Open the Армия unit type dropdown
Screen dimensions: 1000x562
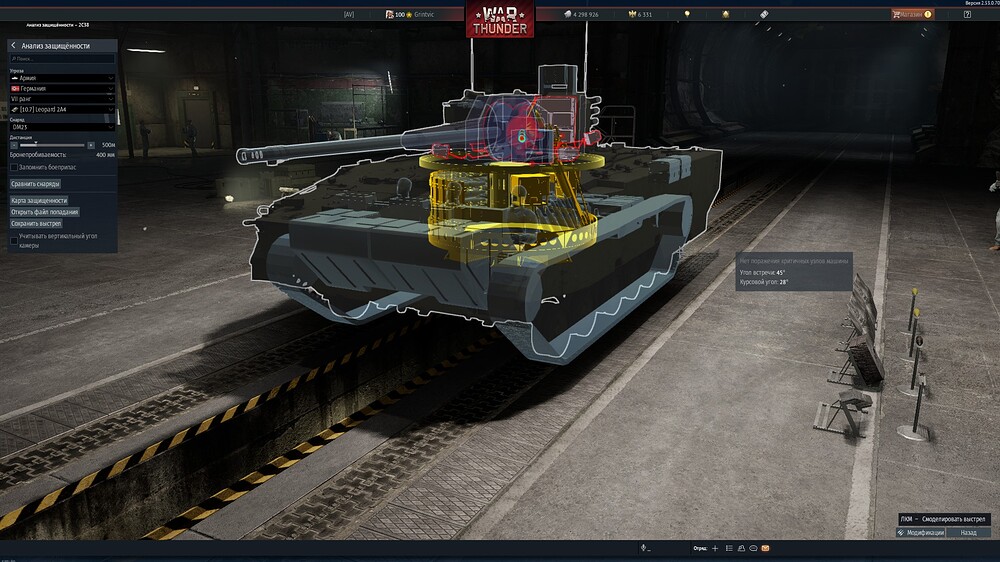(62, 78)
